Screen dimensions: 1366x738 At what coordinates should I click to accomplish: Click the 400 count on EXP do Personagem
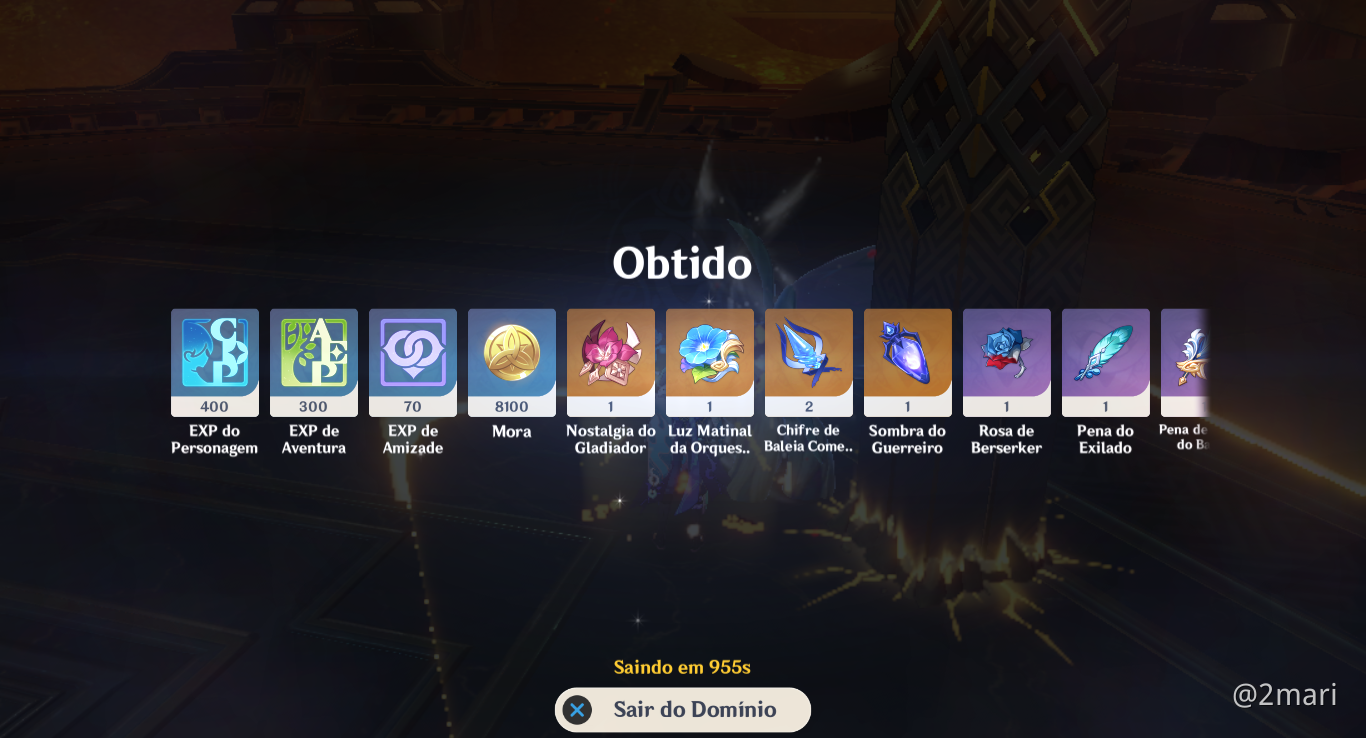click(x=214, y=406)
